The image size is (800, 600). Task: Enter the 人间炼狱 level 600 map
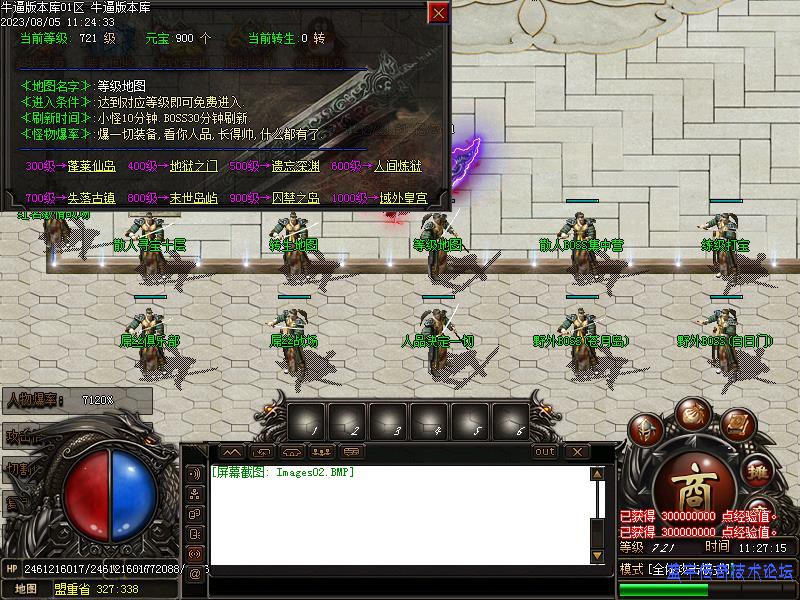397,167
